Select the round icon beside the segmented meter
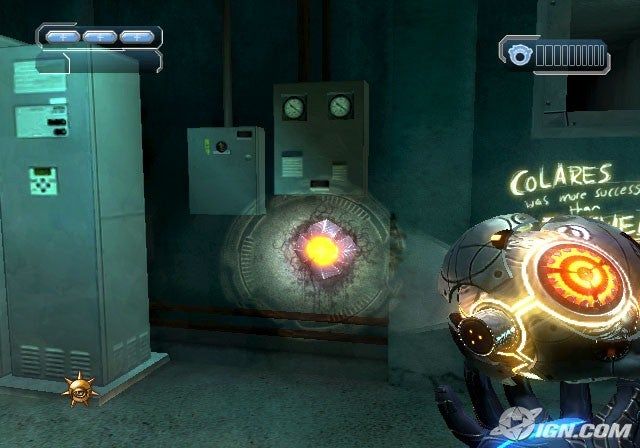The width and height of the screenshot is (640, 448). click(519, 55)
